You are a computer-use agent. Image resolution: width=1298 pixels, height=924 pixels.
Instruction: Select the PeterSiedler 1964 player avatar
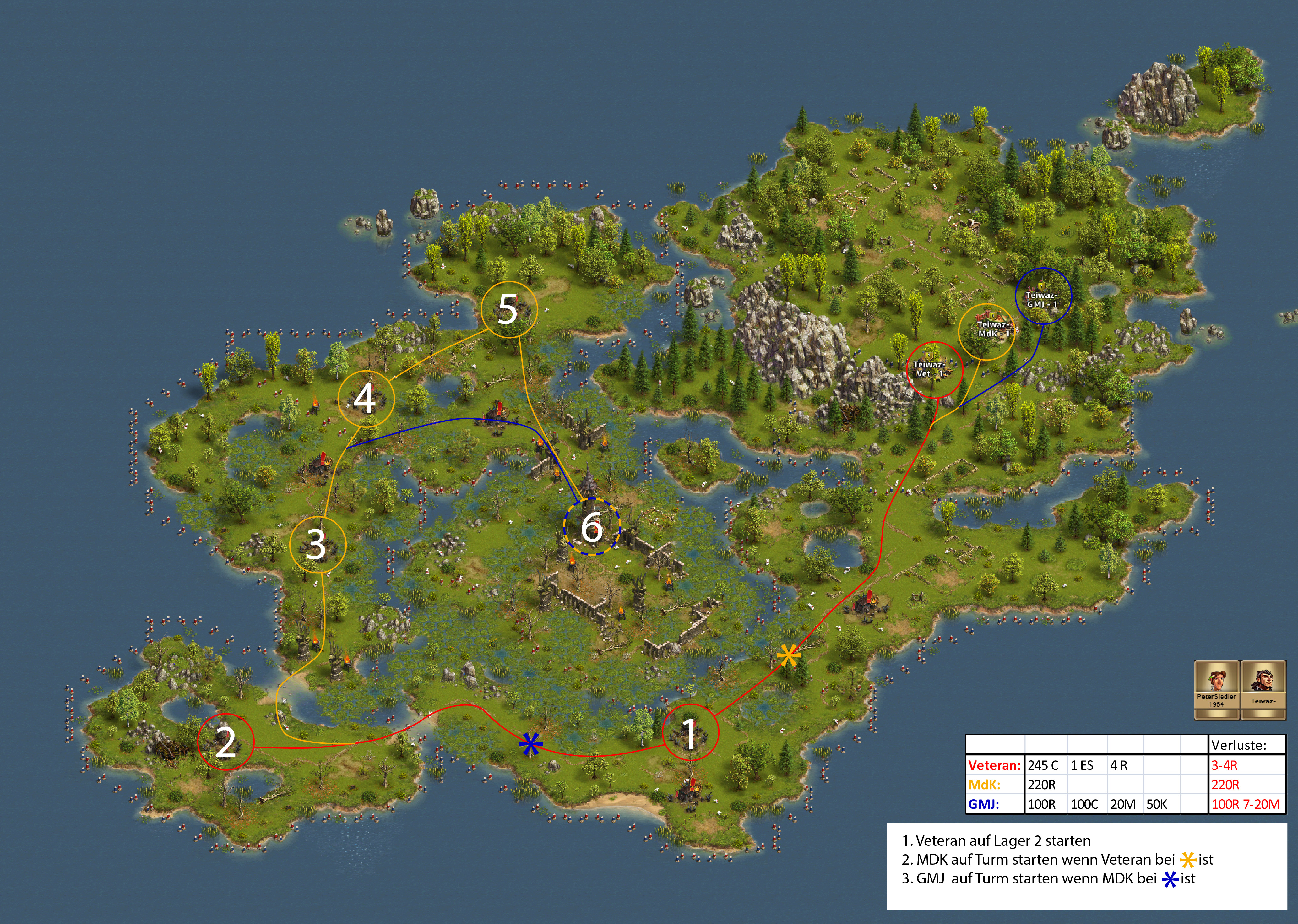[x=1216, y=689]
